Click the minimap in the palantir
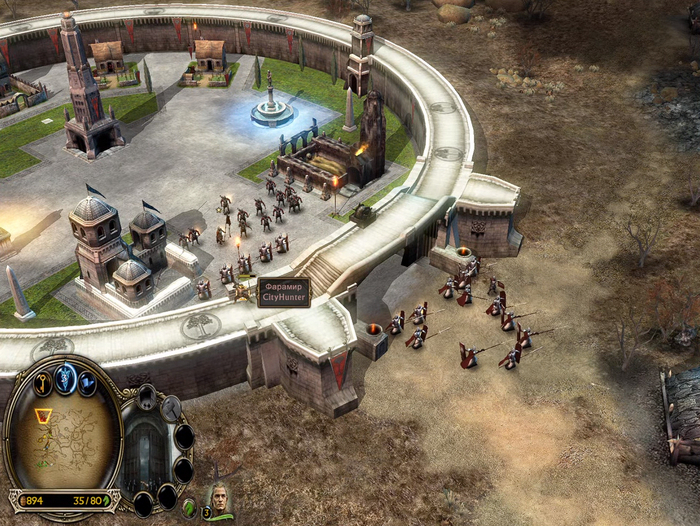This screenshot has height=526, width=700. 63,439
